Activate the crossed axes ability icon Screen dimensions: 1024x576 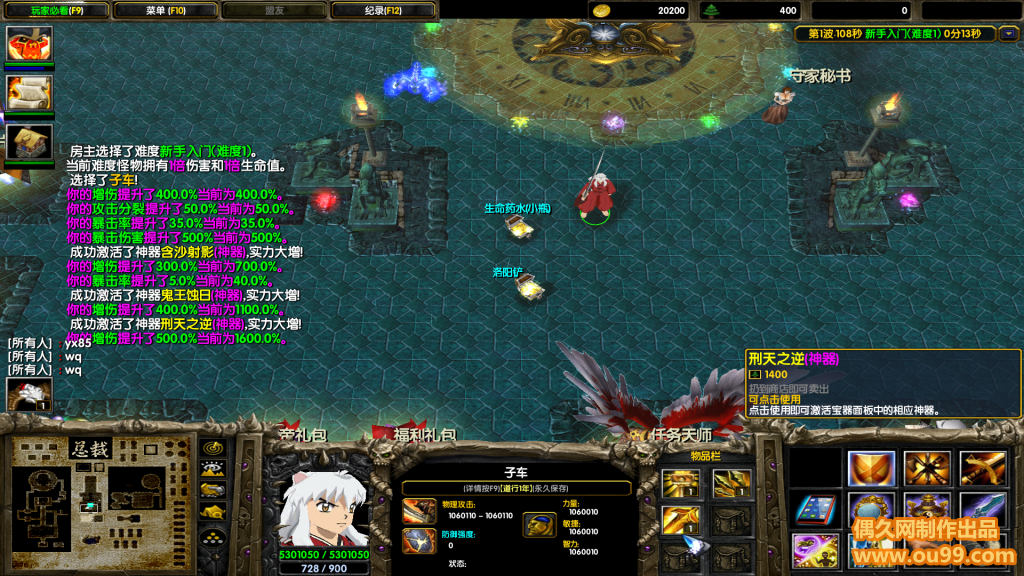coord(927,468)
